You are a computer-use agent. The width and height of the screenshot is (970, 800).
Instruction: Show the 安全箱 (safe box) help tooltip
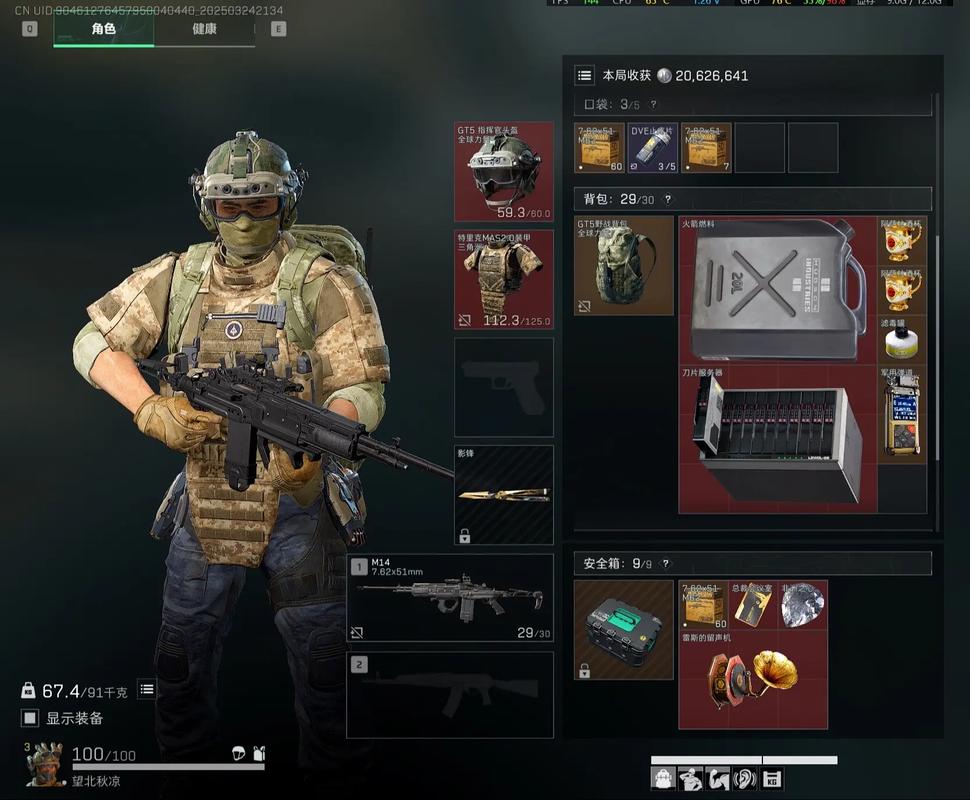[x=665, y=564]
